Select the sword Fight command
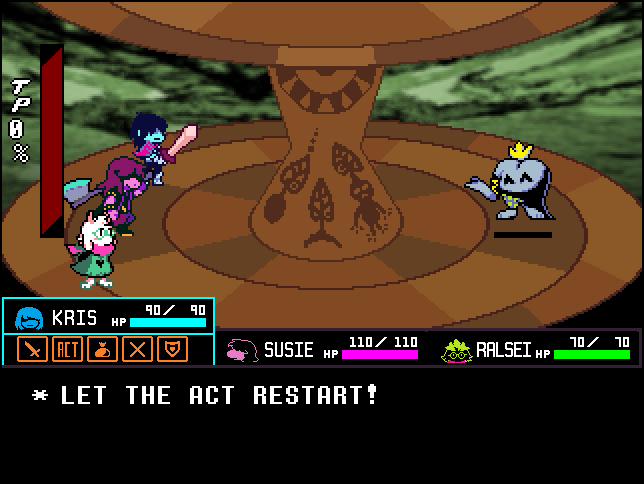 coord(33,349)
